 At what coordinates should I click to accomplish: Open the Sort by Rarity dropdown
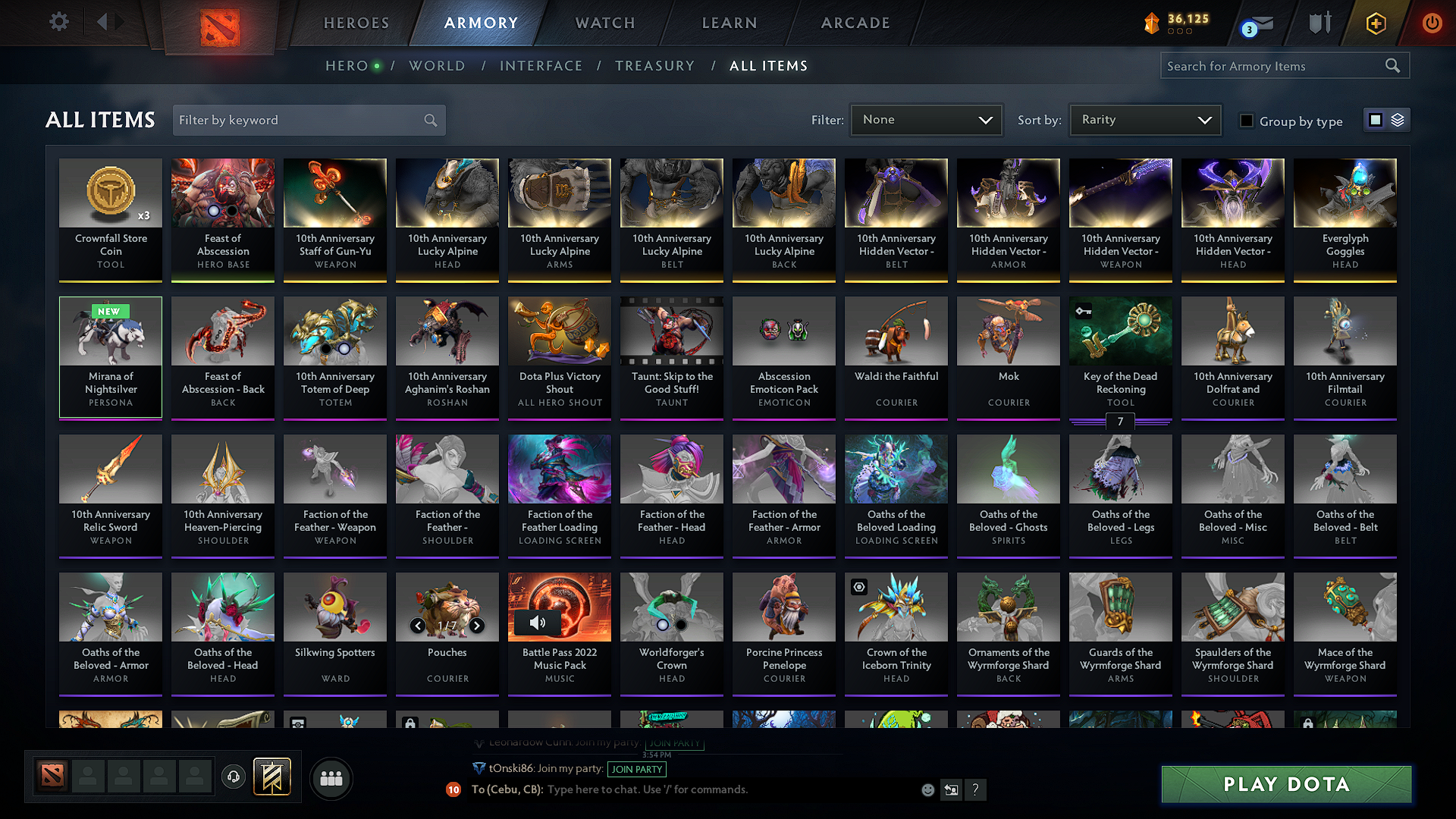1144,119
